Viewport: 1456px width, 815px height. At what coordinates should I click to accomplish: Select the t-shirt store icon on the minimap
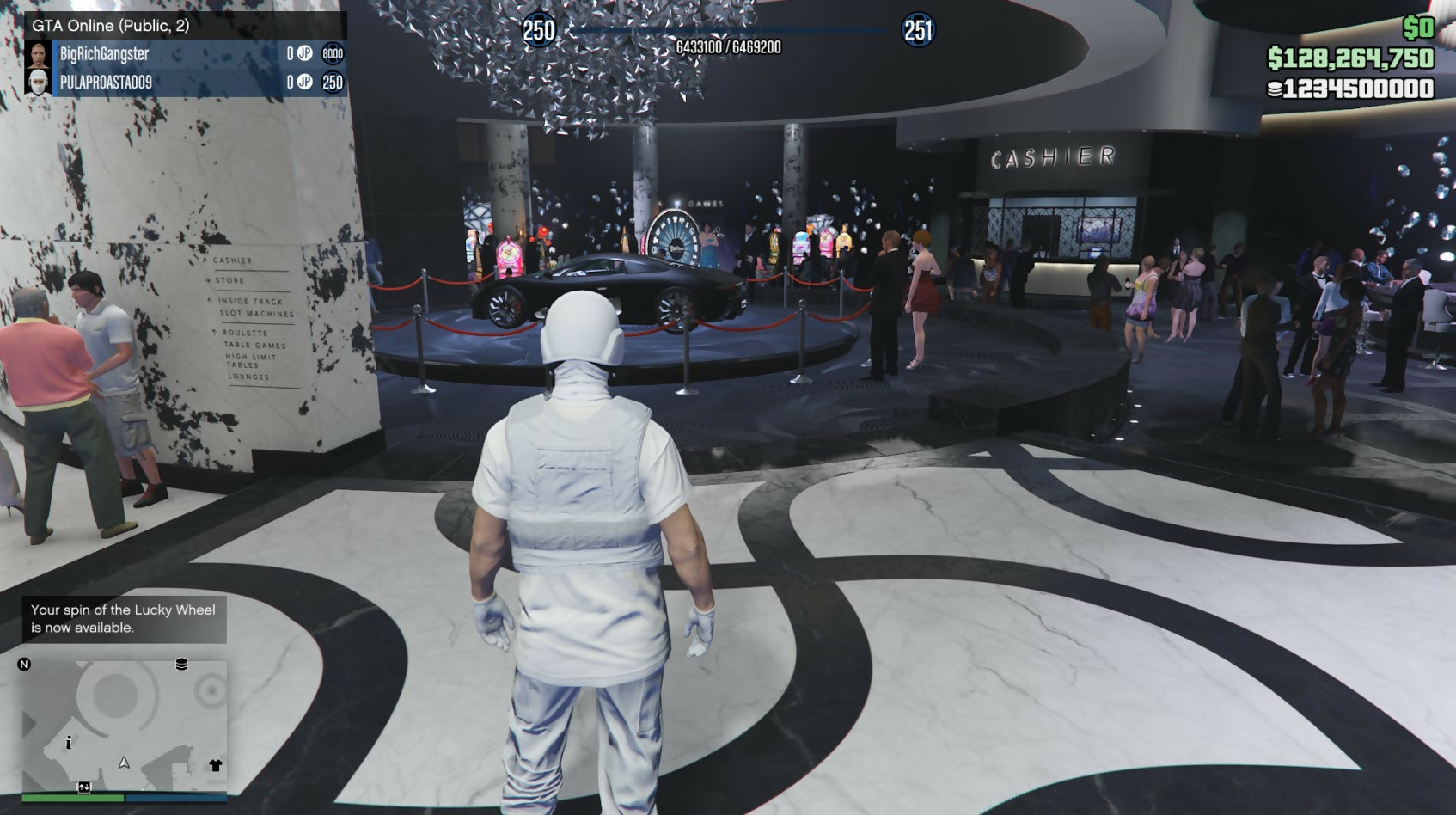click(215, 764)
